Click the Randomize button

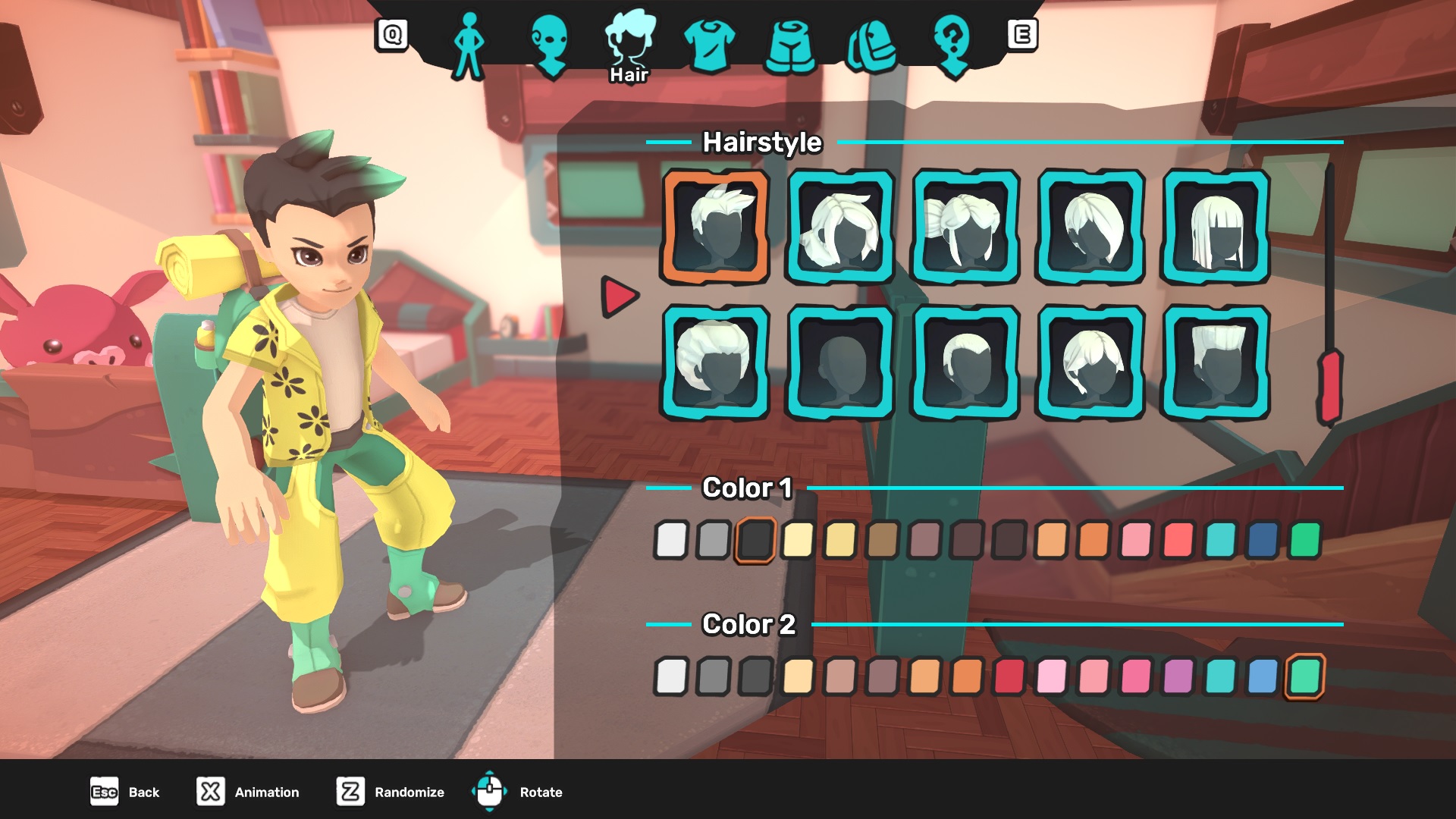tap(391, 792)
